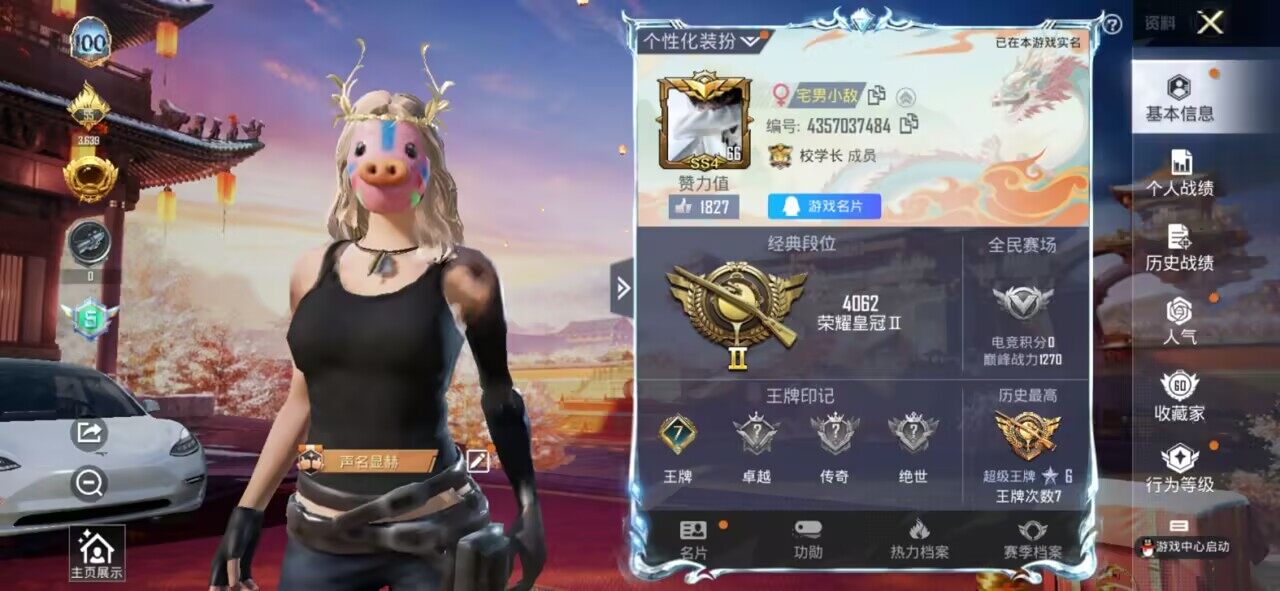
Task: Copy the player ID number
Action: [909, 125]
